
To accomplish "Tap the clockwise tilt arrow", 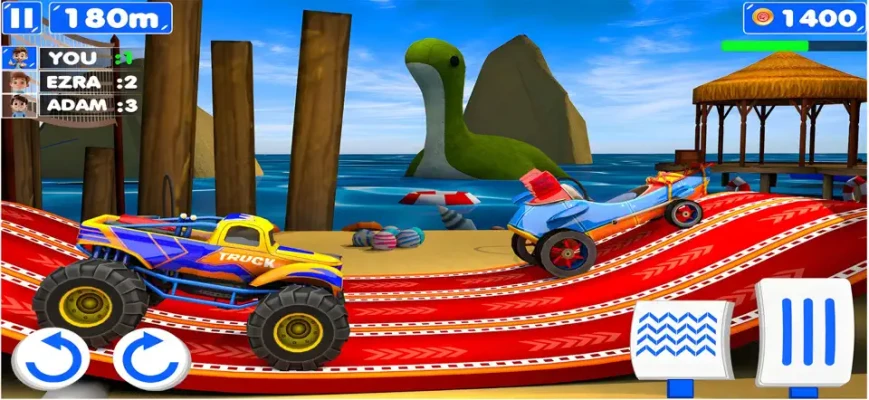I will coord(151,358).
